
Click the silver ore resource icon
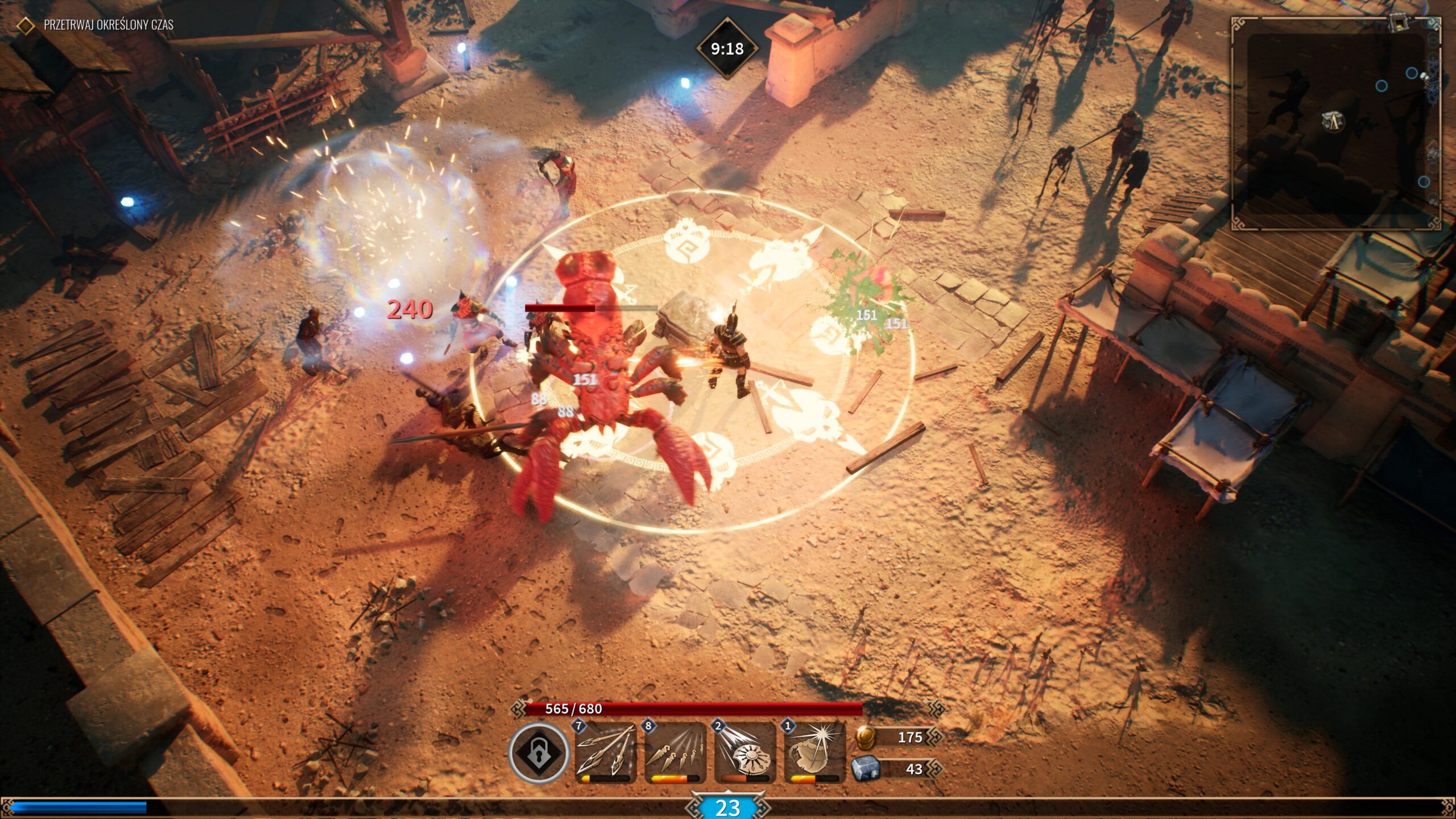pos(865,769)
